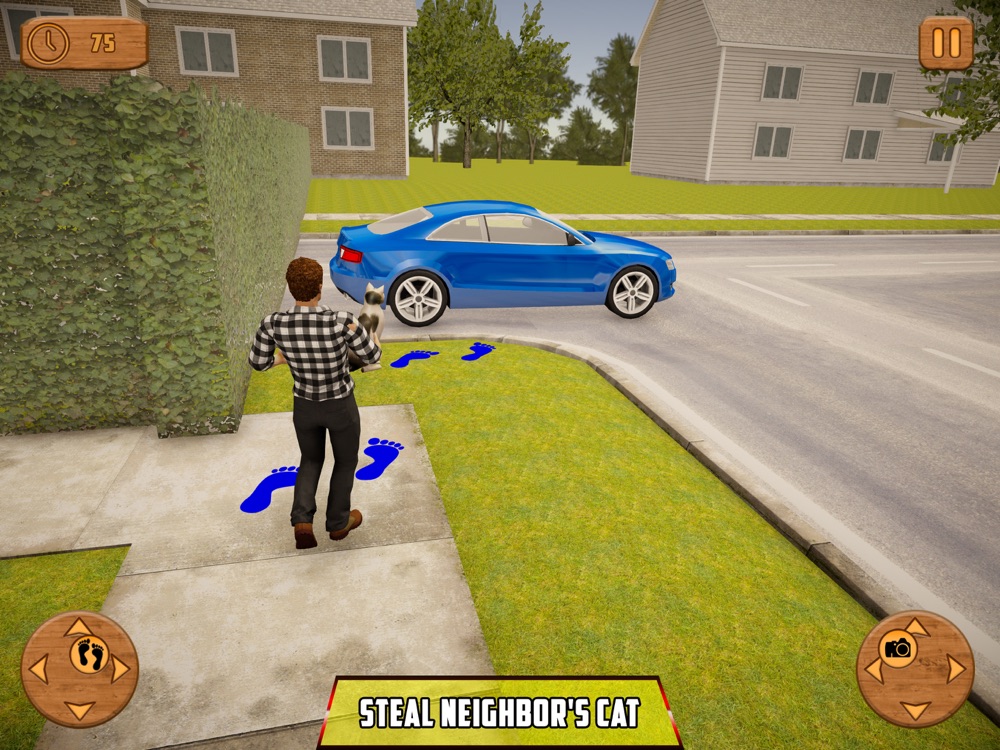1000x750 pixels.
Task: Tap the down arrow on the footprint movement pad
Action: pyautogui.click(x=79, y=710)
